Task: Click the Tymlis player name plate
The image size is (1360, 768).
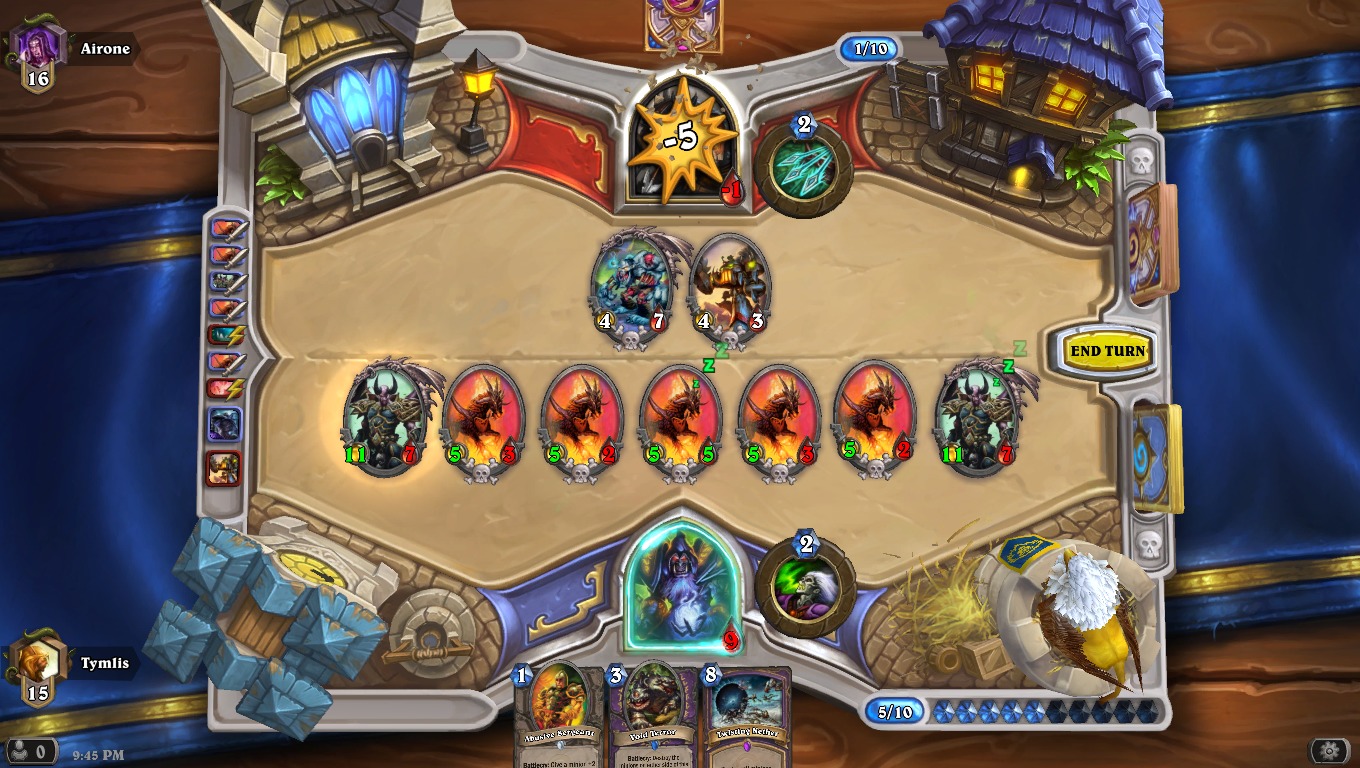Action: point(104,663)
